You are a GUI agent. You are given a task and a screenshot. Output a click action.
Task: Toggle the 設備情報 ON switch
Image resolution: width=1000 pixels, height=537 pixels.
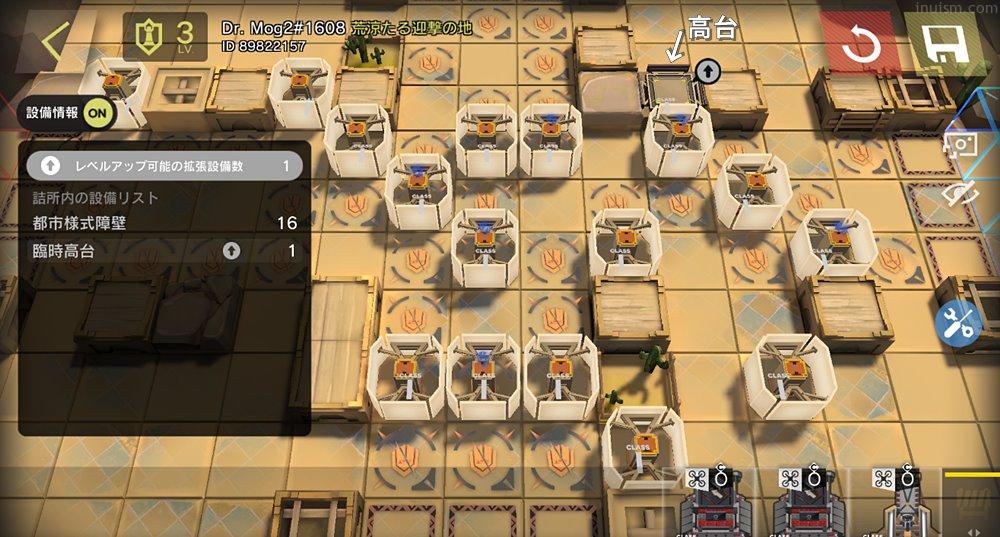(99, 112)
